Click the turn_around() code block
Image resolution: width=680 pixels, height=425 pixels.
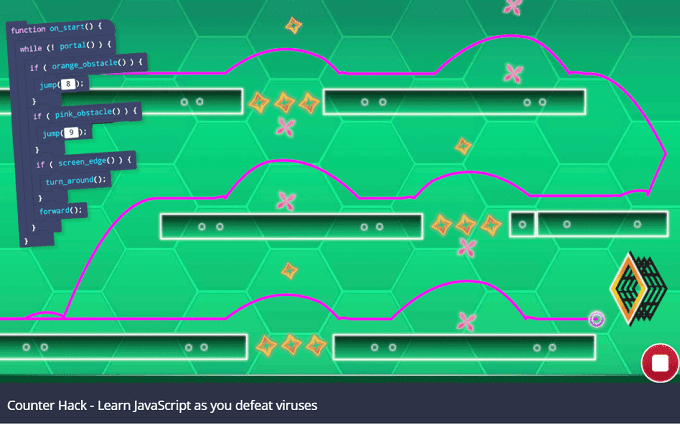pyautogui.click(x=73, y=180)
